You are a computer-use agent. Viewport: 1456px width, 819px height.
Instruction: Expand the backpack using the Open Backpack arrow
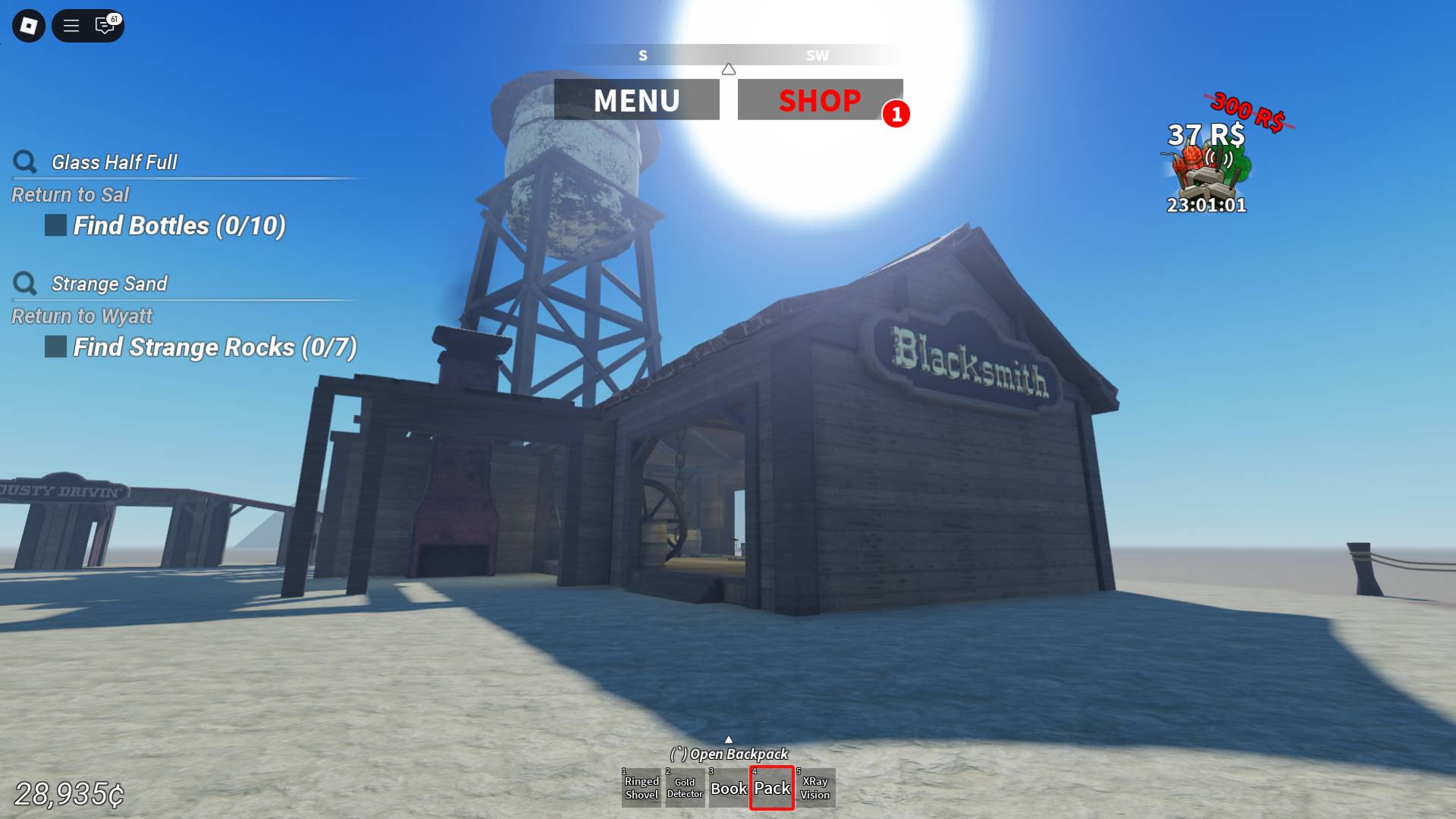[729, 739]
